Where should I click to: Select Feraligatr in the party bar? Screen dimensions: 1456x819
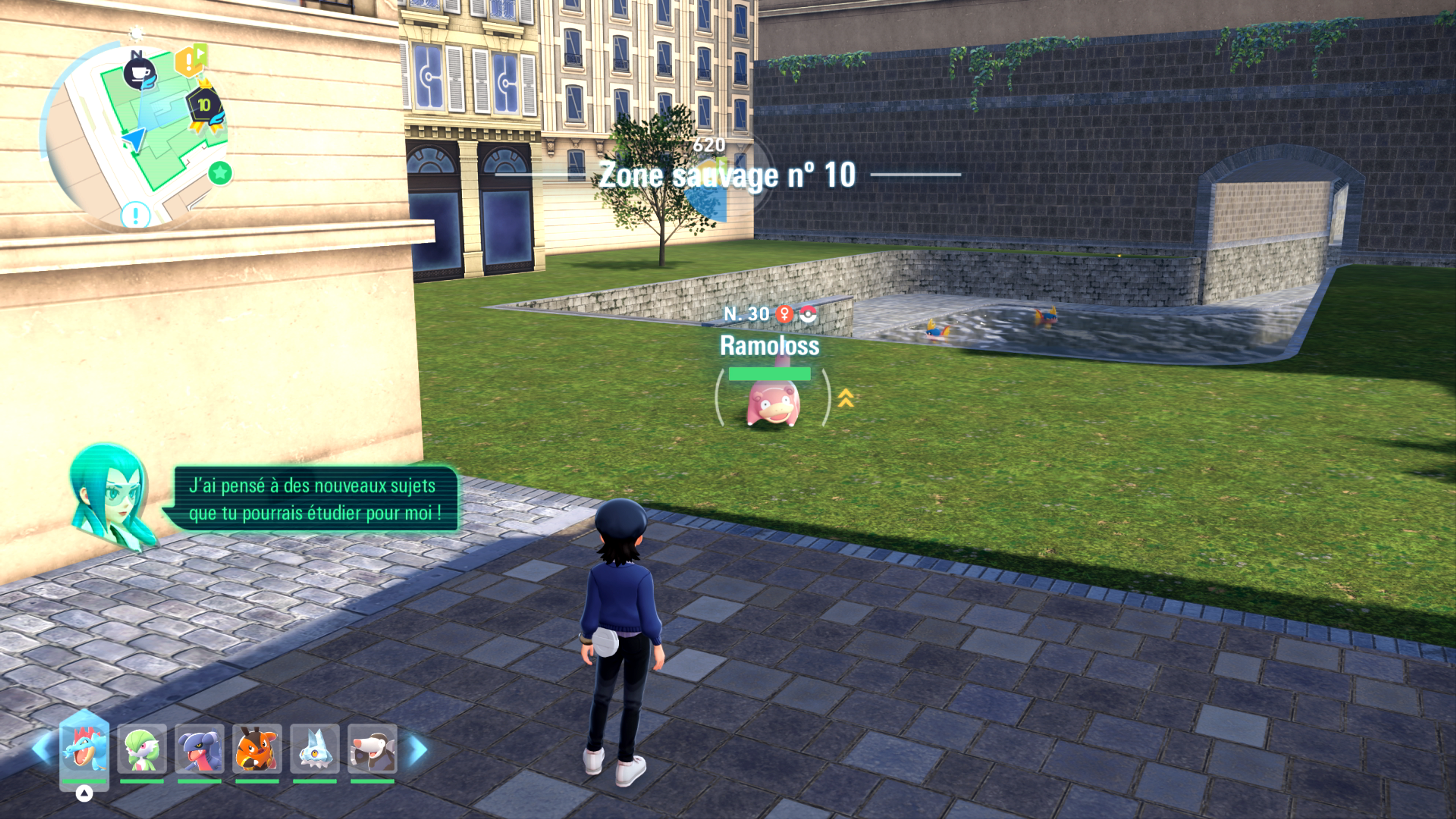pyautogui.click(x=84, y=749)
